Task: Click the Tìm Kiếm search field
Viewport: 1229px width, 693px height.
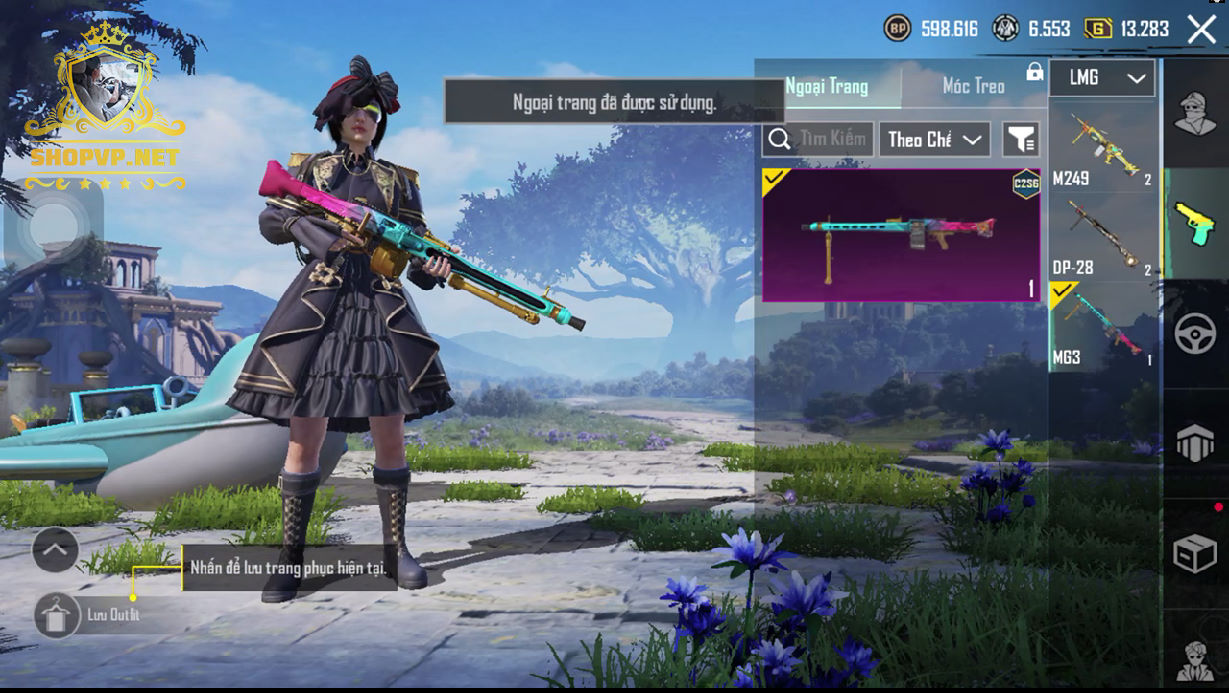Action: (819, 140)
